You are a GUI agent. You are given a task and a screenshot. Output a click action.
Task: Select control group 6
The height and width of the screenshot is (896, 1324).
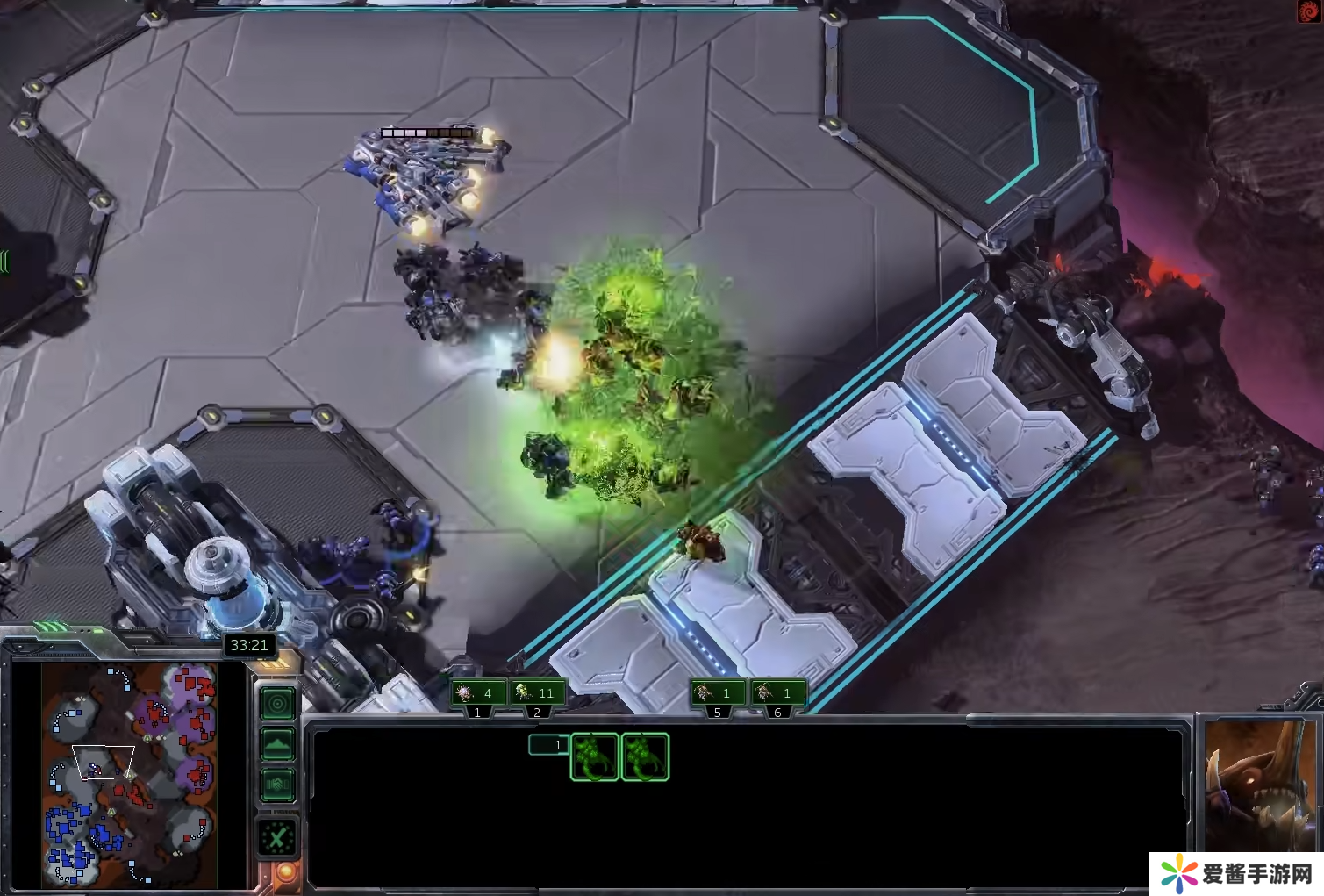(x=777, y=693)
